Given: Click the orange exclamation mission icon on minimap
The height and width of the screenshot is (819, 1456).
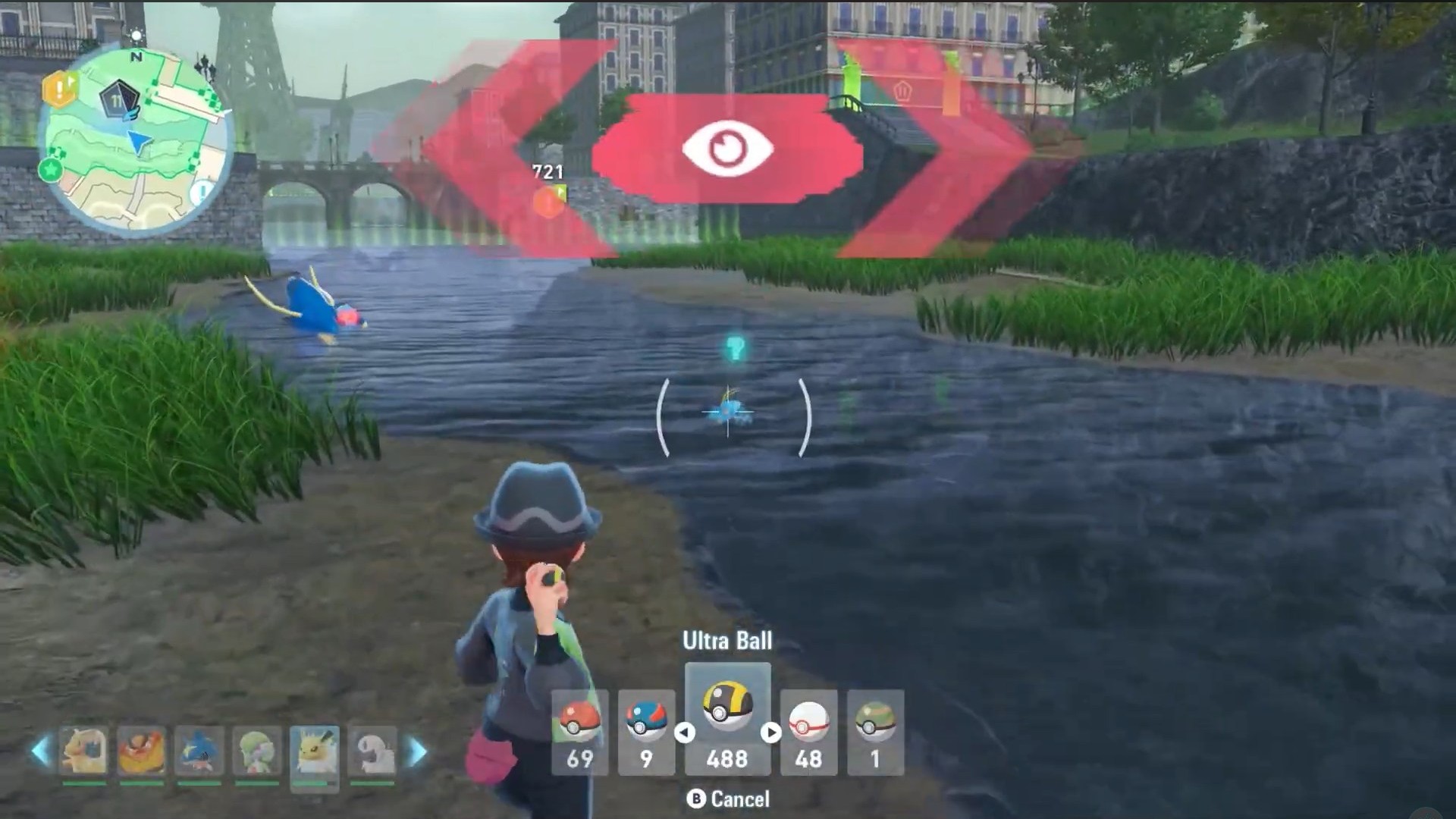Looking at the screenshot, I should 59,89.
